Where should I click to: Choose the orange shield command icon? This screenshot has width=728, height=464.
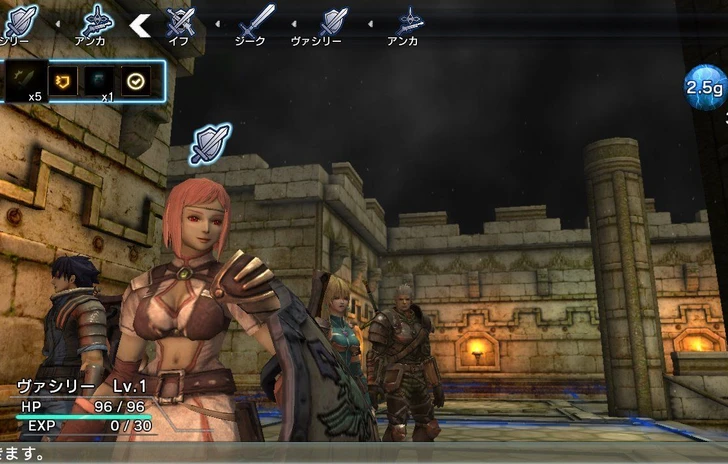(63, 79)
